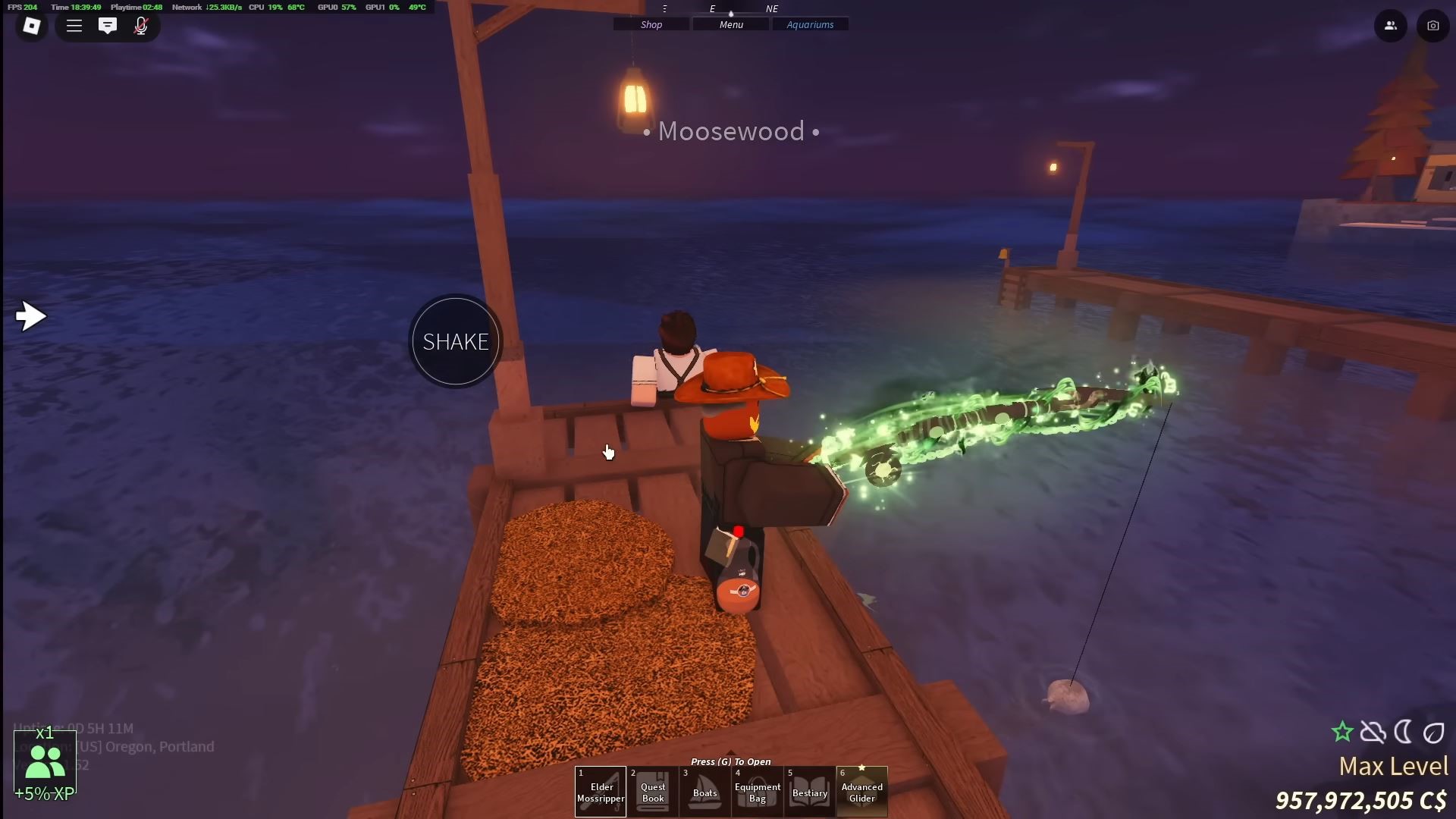This screenshot has width=1456, height=819.
Task: Click the round SHAKE button
Action: [x=455, y=342]
